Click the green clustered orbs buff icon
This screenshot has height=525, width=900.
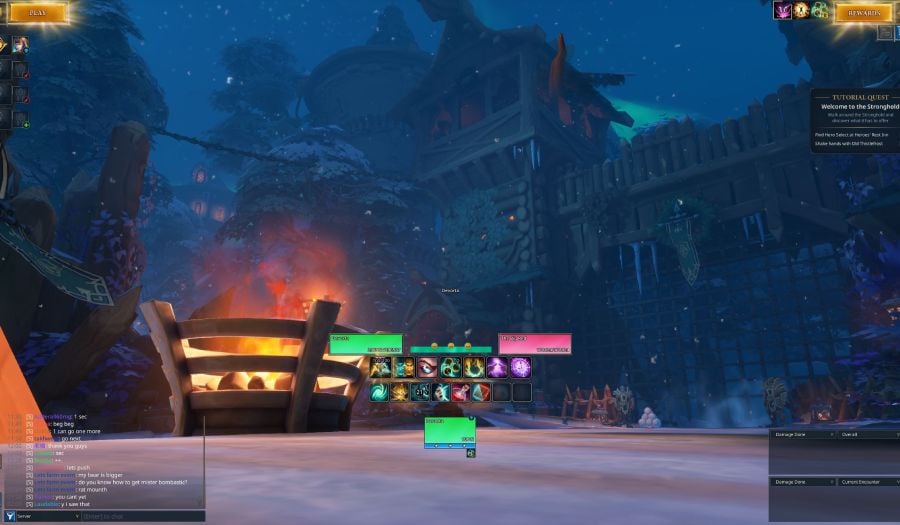coord(820,10)
